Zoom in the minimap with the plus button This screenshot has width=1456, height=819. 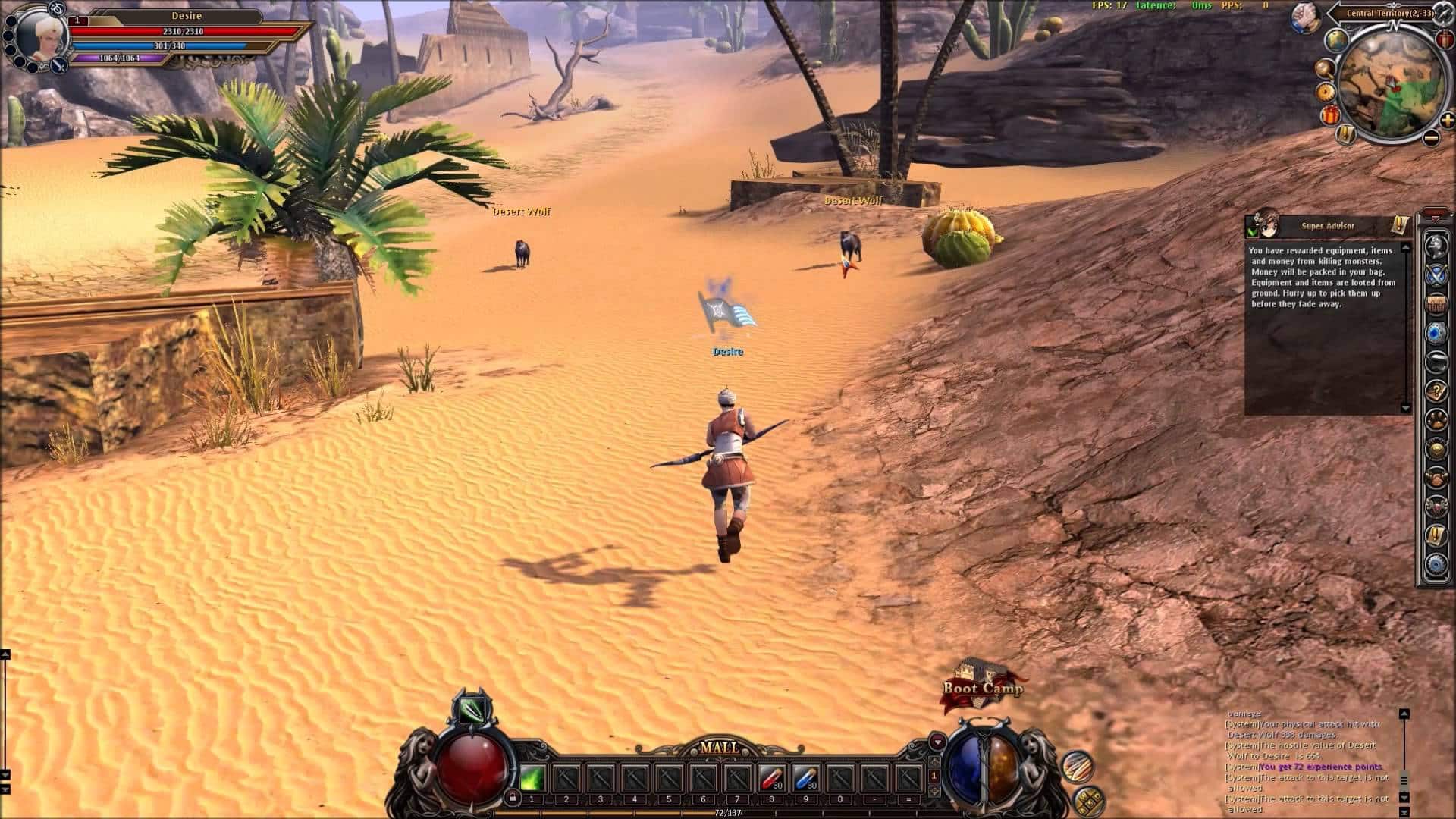pos(1447,120)
